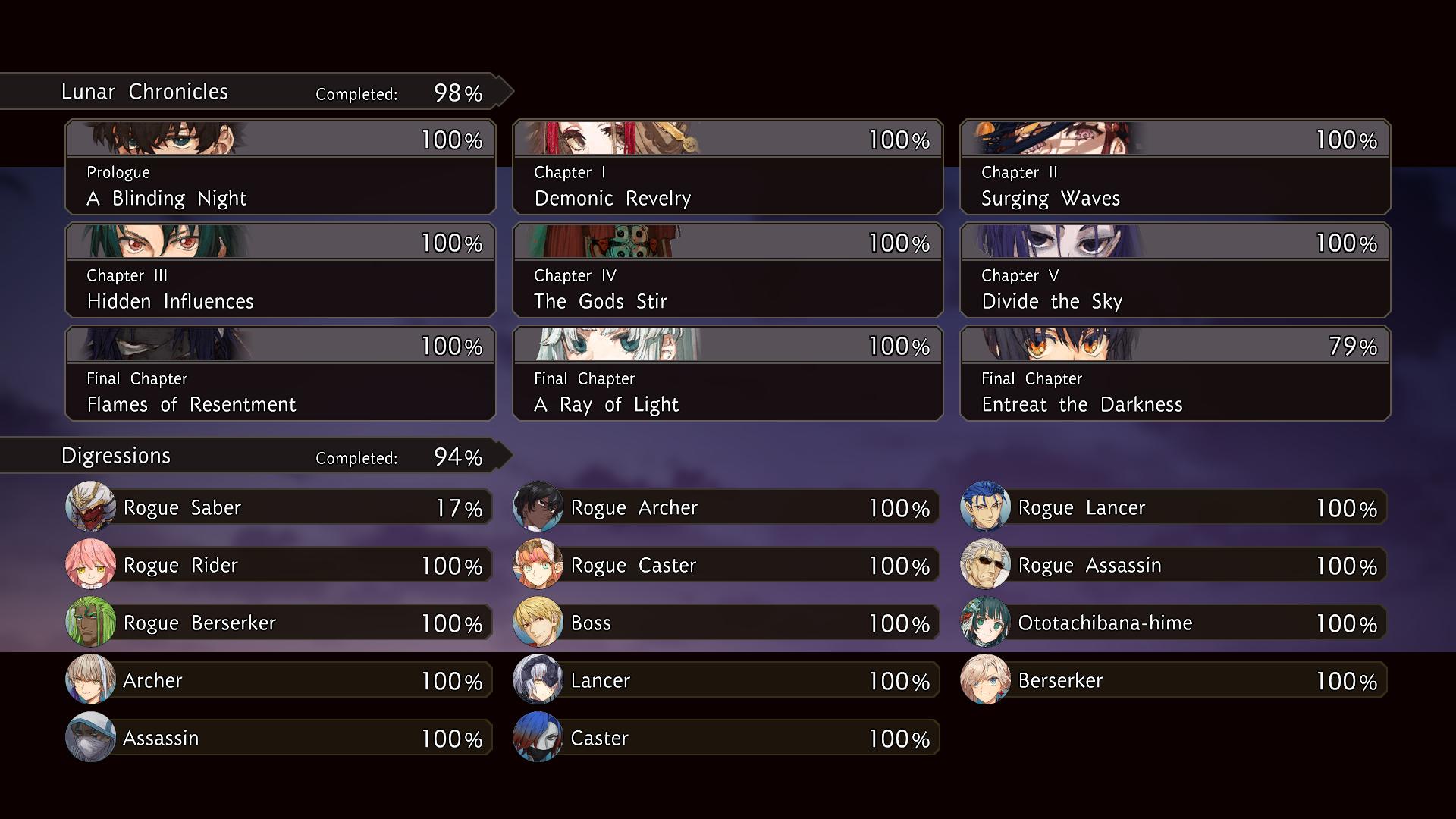Screen dimensions: 1456x819
Task: Select the Rogue Berserker digression
Action: pos(279,623)
